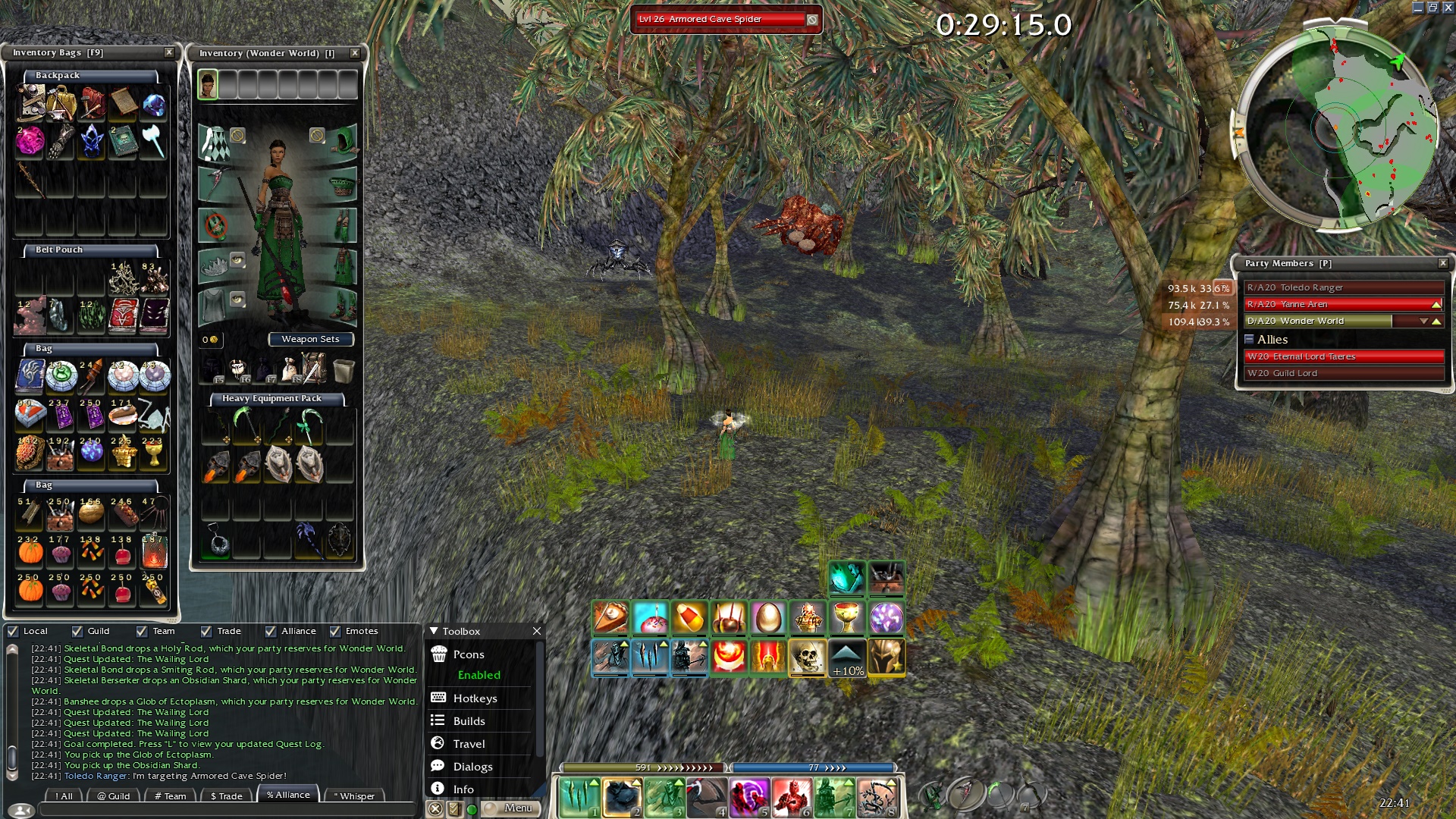Uncheck the Guild chat filter
This screenshot has width=1456, height=819.
[x=77, y=631]
